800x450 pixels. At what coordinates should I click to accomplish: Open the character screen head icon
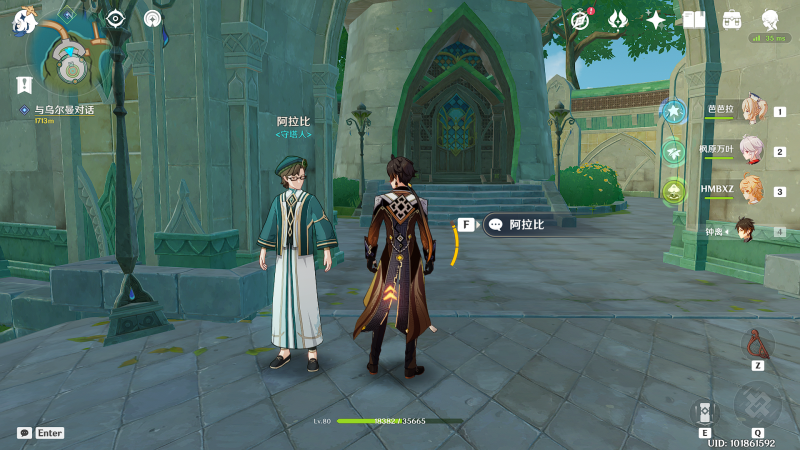click(770, 19)
